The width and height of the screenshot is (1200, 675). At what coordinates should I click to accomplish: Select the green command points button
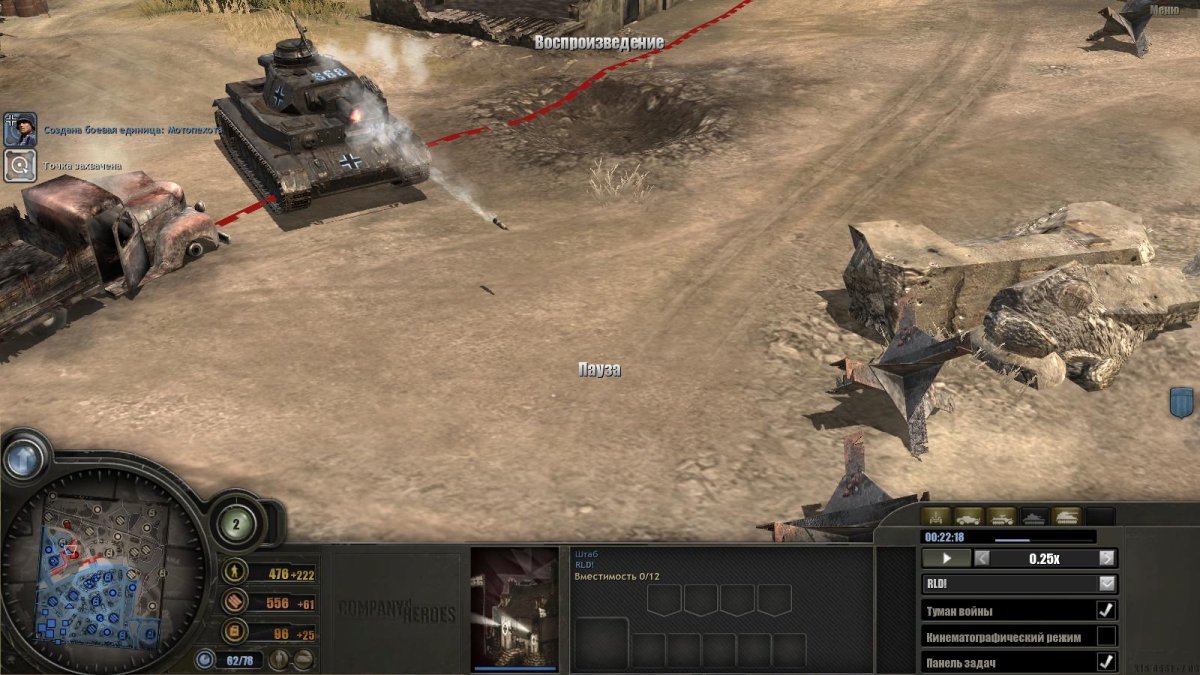pos(236,523)
